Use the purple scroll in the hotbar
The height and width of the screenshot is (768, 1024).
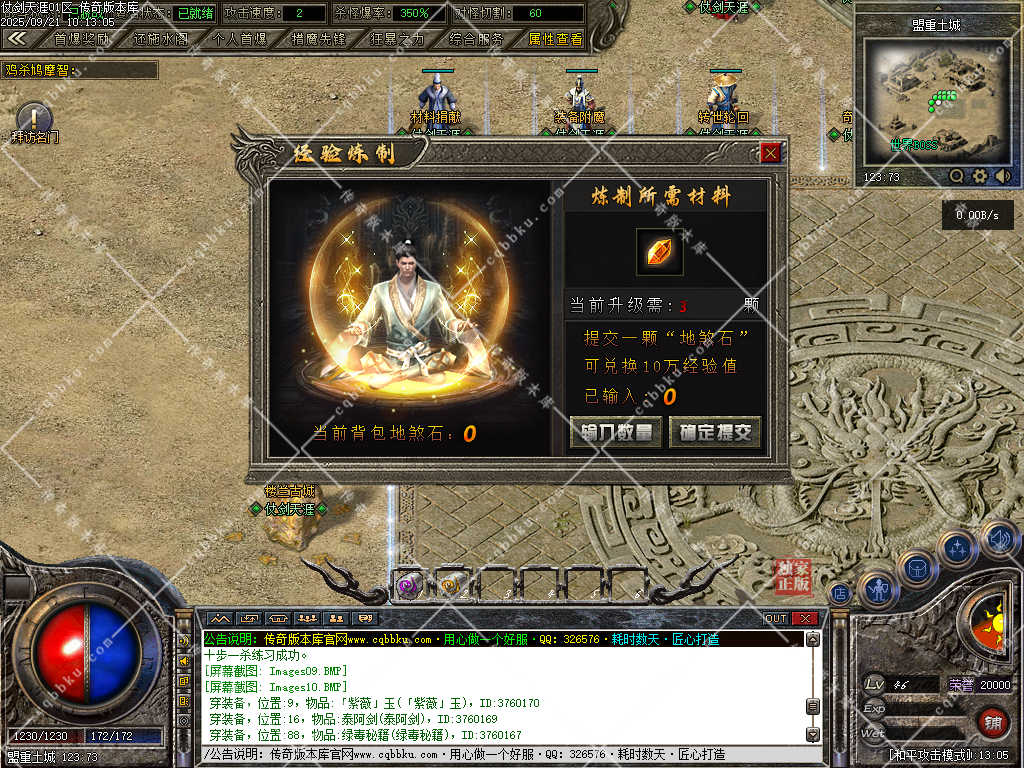point(407,586)
